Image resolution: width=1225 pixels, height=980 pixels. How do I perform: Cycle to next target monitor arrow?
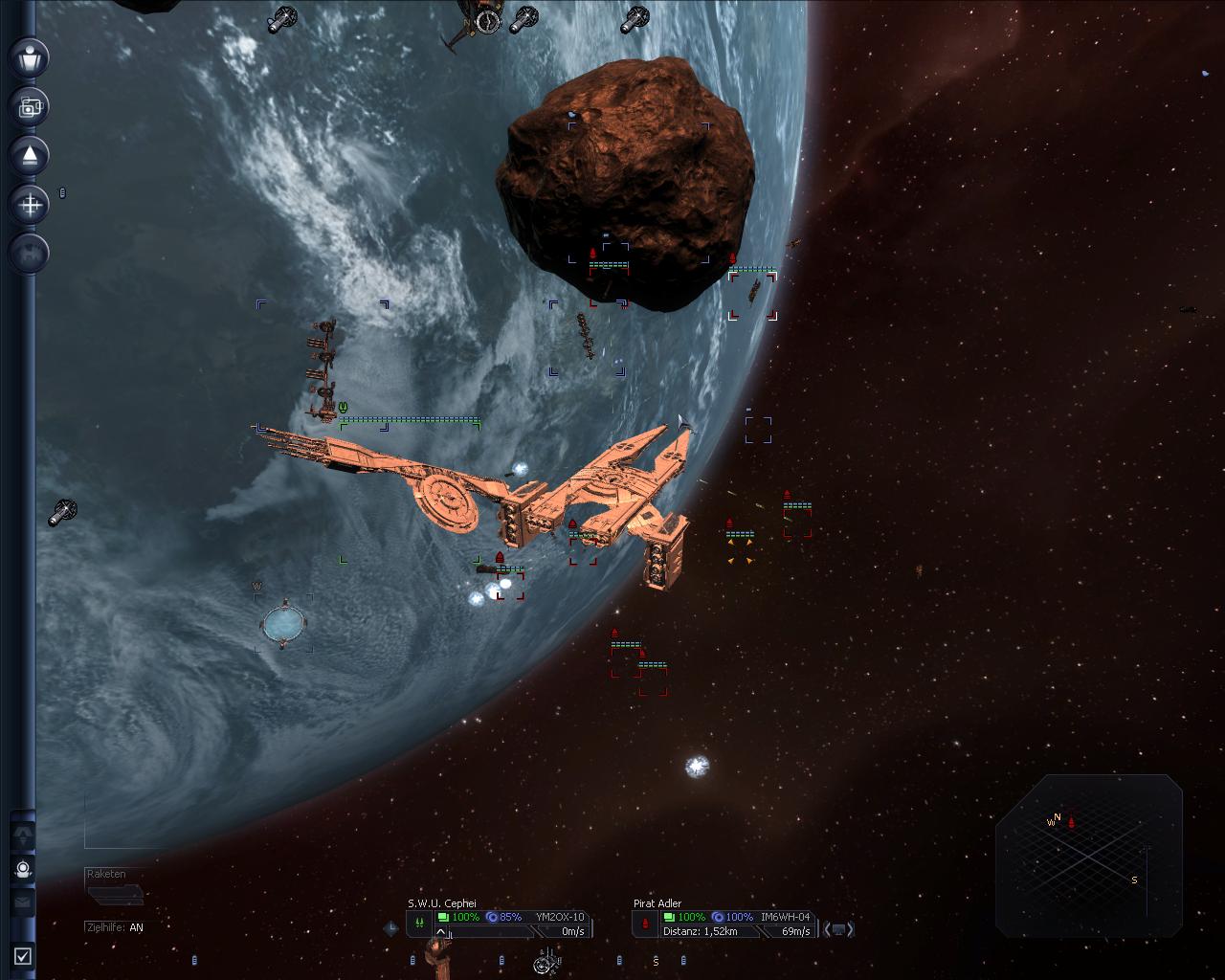(850, 928)
